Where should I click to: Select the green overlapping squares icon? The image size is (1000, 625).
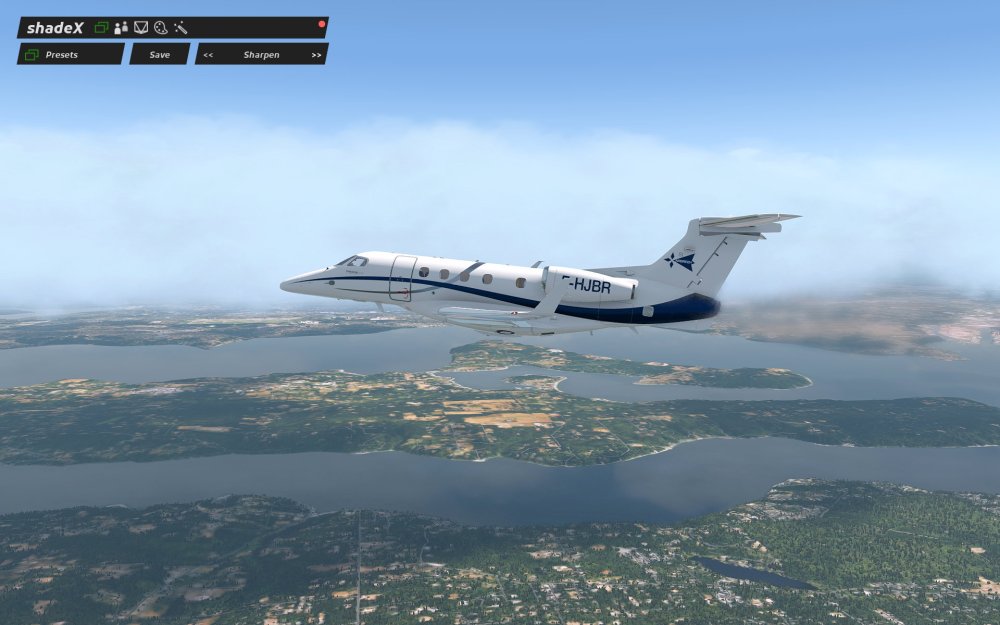[101, 28]
